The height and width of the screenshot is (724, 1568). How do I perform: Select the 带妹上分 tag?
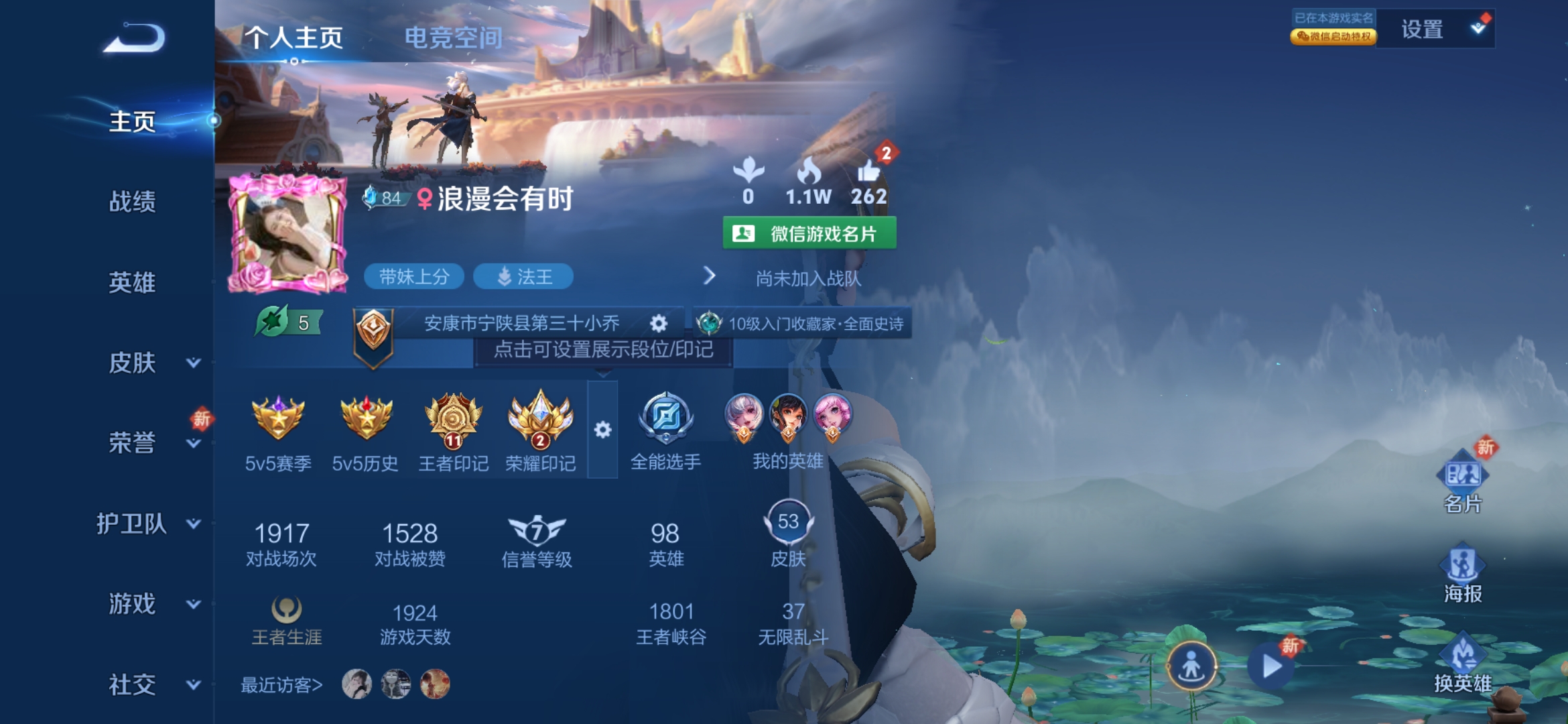click(413, 276)
